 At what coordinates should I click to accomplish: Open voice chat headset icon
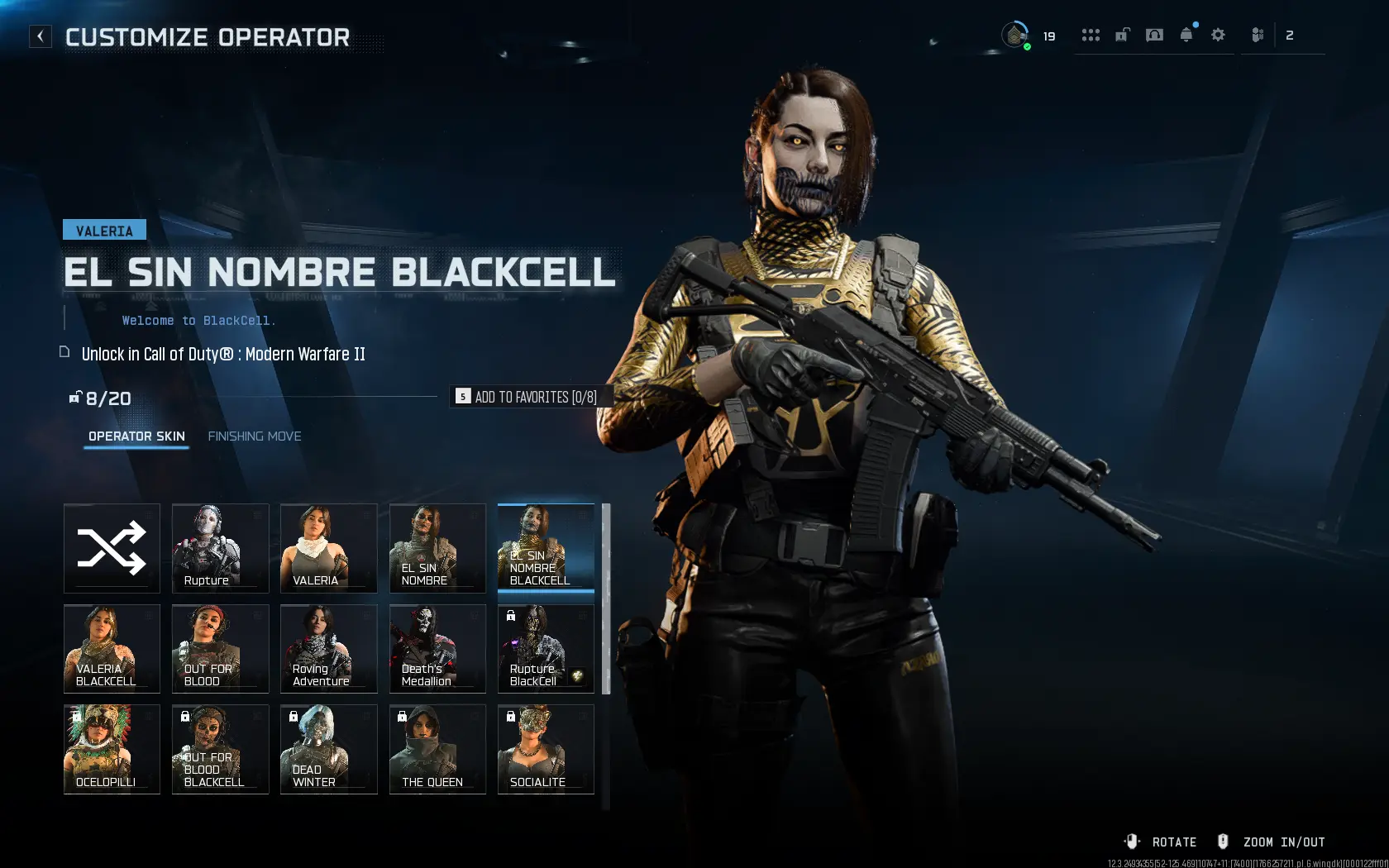[x=1154, y=35]
